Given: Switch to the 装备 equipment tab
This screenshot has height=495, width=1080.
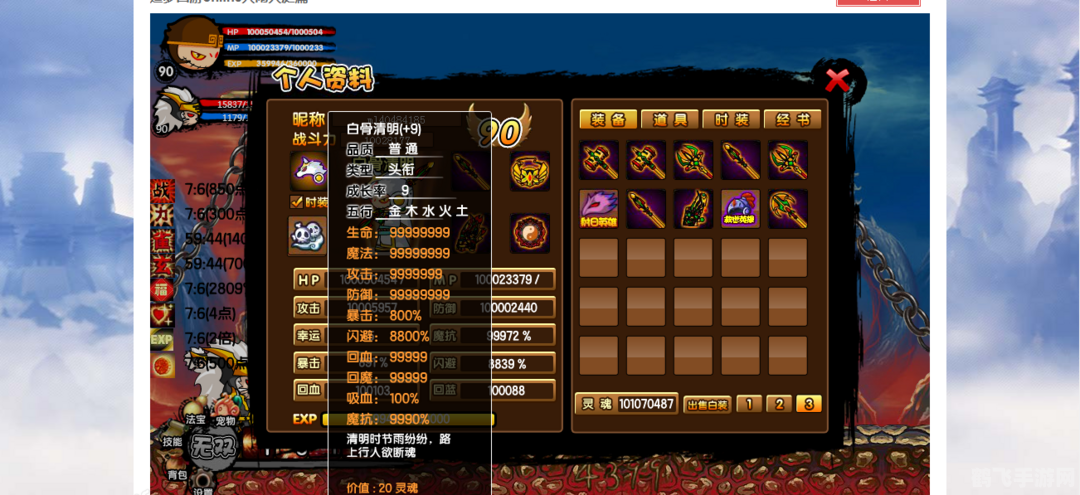Looking at the screenshot, I should tap(607, 120).
